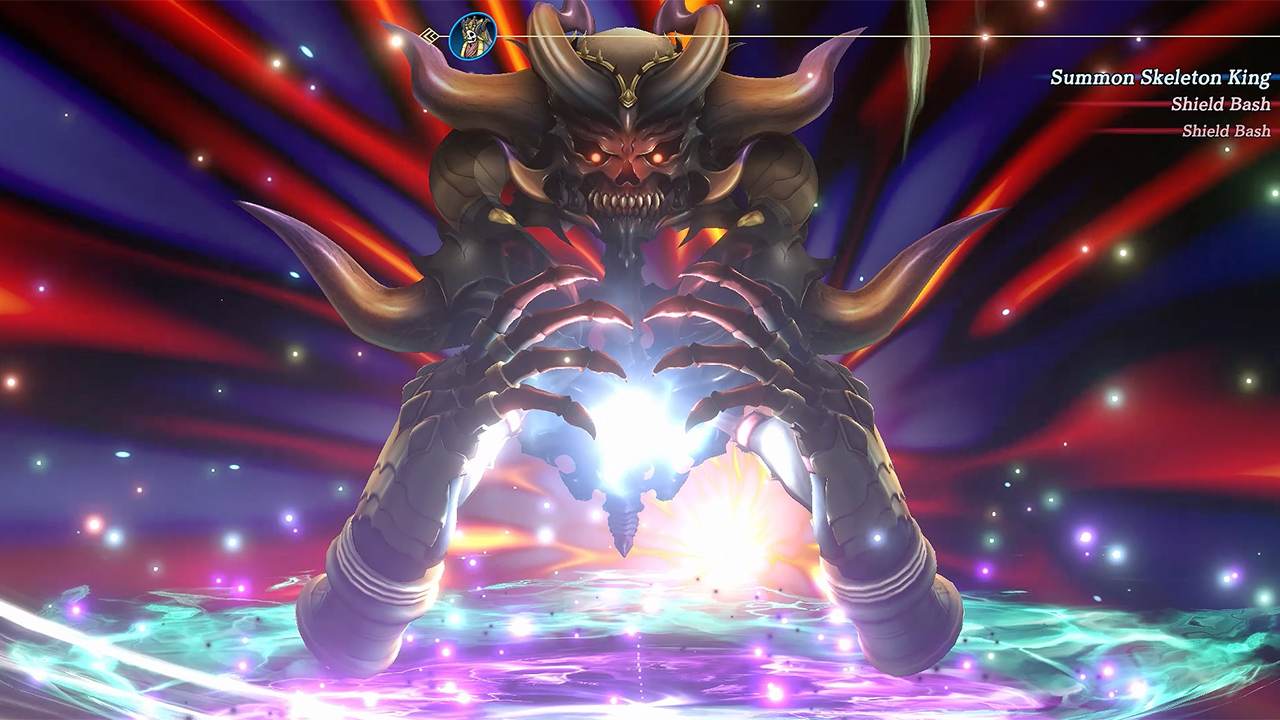The width and height of the screenshot is (1280, 720).
Task: Select the crown detail inside the portrait circle
Action: [x=472, y=22]
